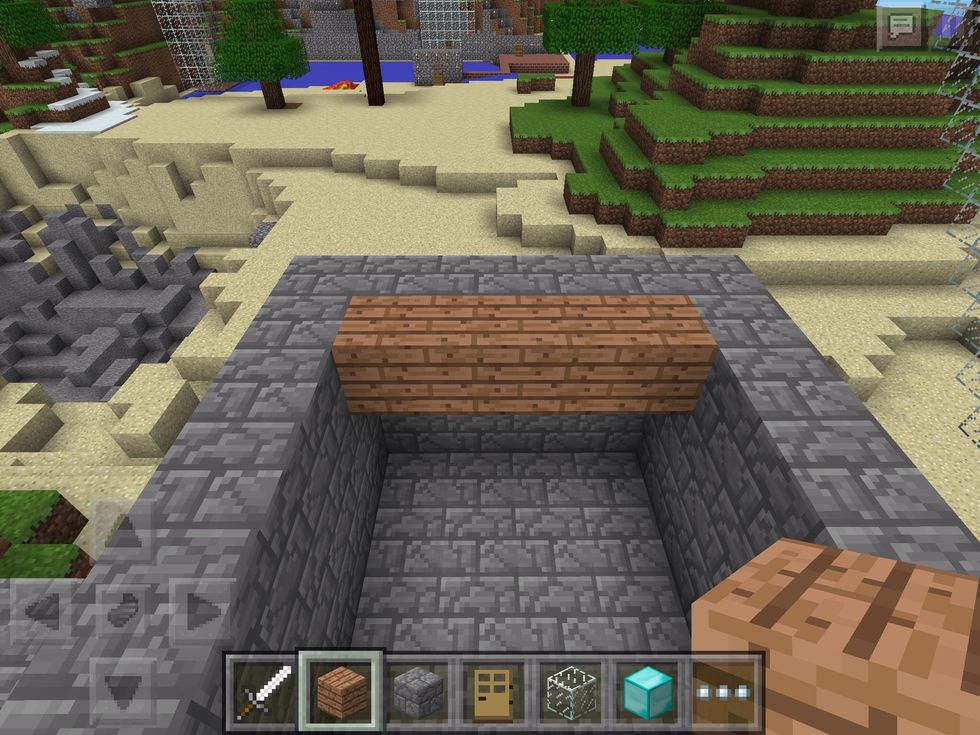Tap the jump button in the D-pad center
The image size is (980, 735).
tap(121, 608)
